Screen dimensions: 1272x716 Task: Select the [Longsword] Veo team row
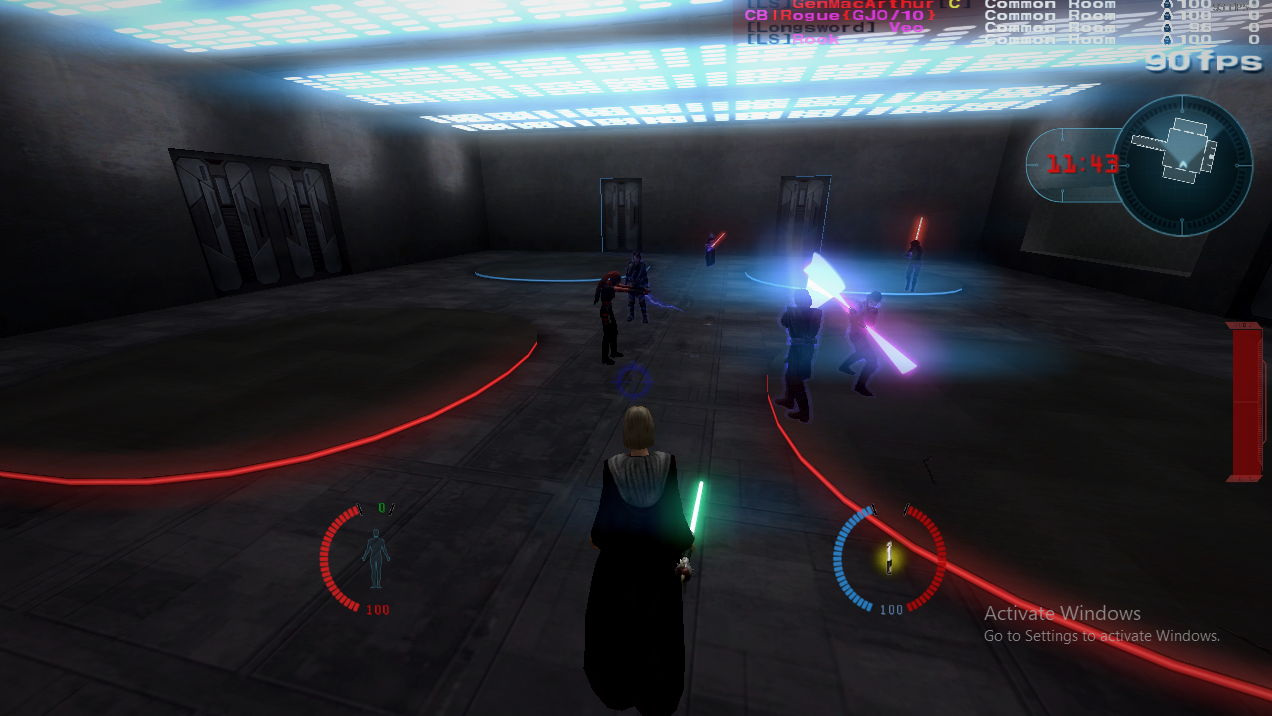[x=835, y=28]
